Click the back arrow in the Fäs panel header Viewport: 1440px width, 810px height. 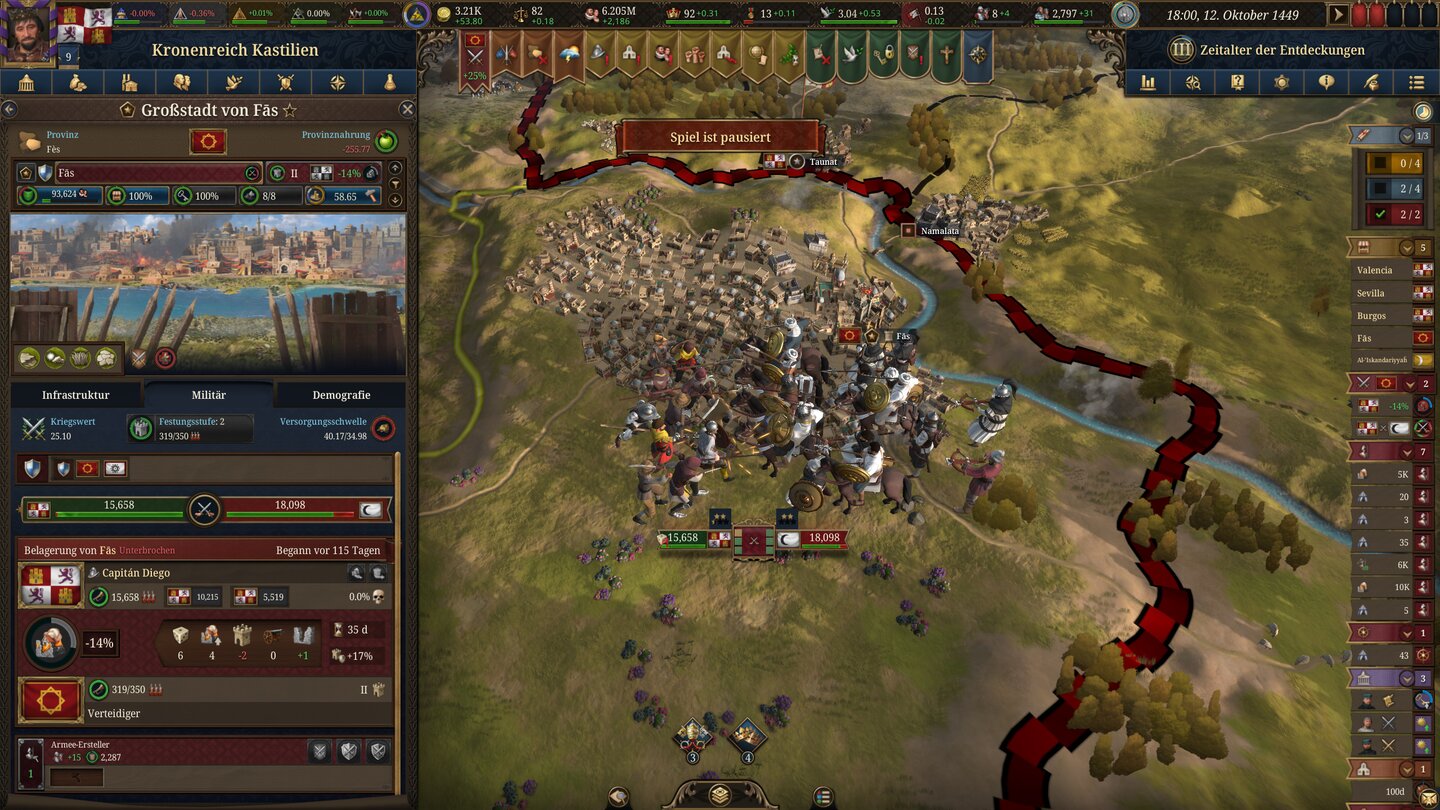(x=10, y=110)
